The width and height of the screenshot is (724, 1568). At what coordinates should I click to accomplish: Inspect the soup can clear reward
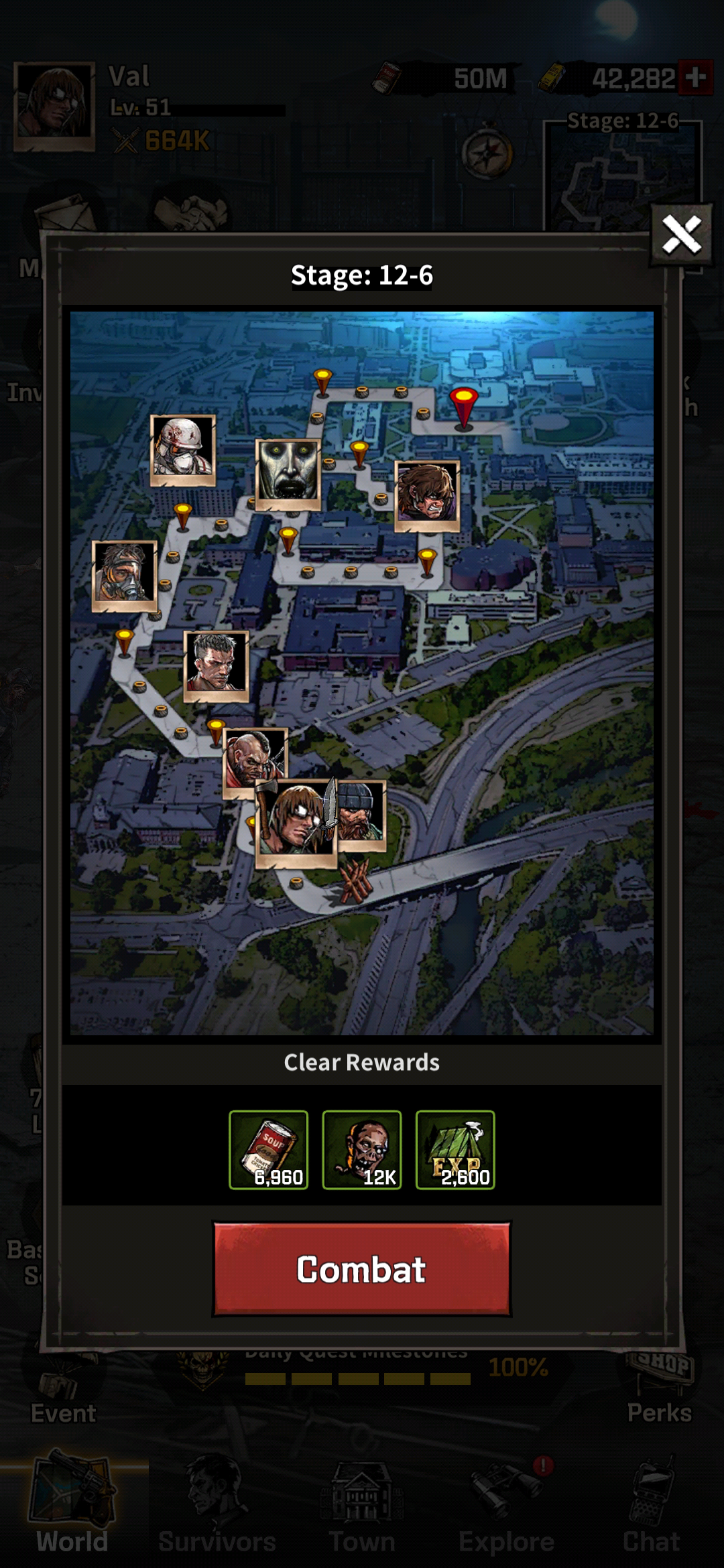pyautogui.click(x=269, y=1150)
